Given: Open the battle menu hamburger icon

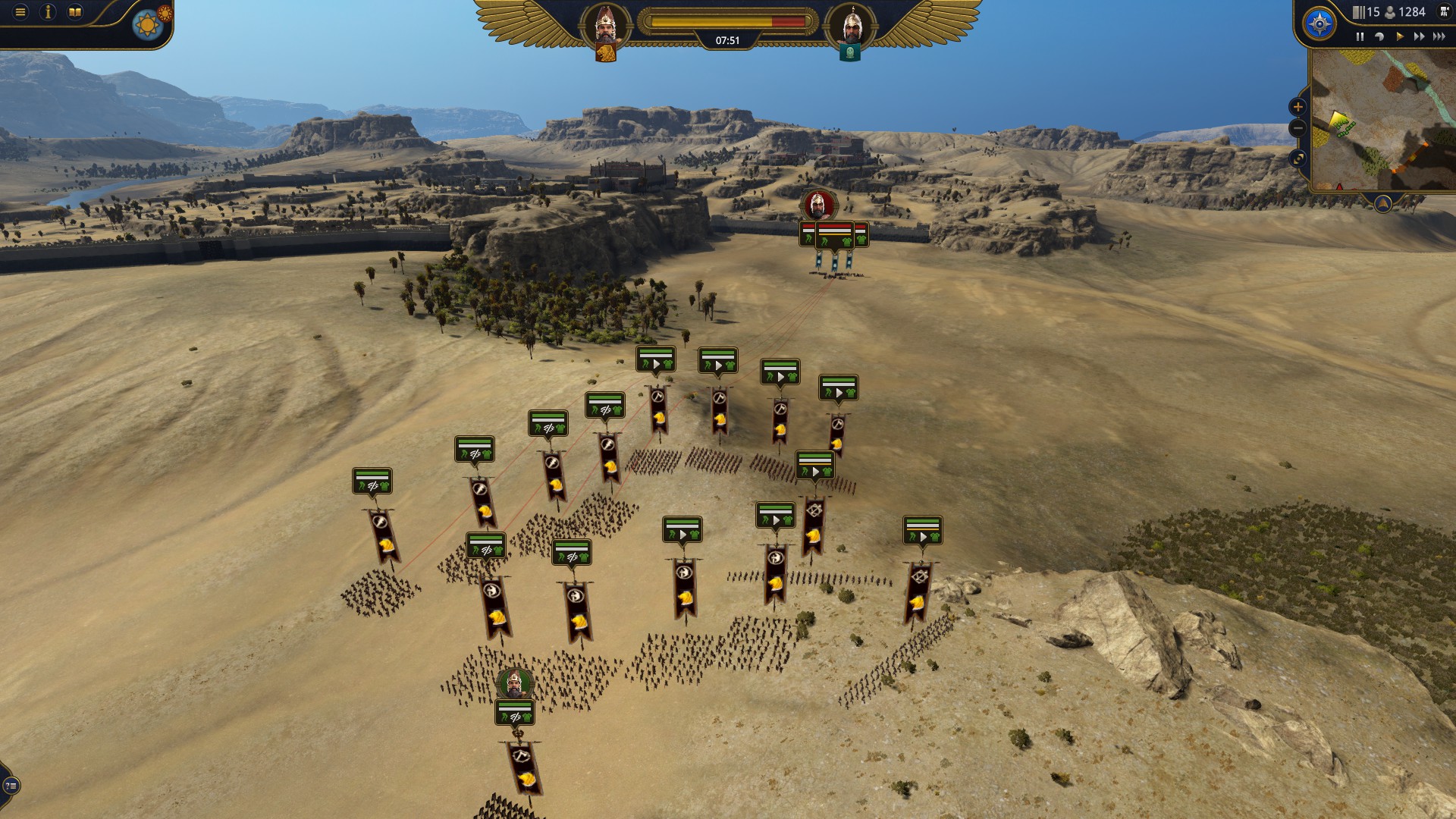Looking at the screenshot, I should click(20, 12).
